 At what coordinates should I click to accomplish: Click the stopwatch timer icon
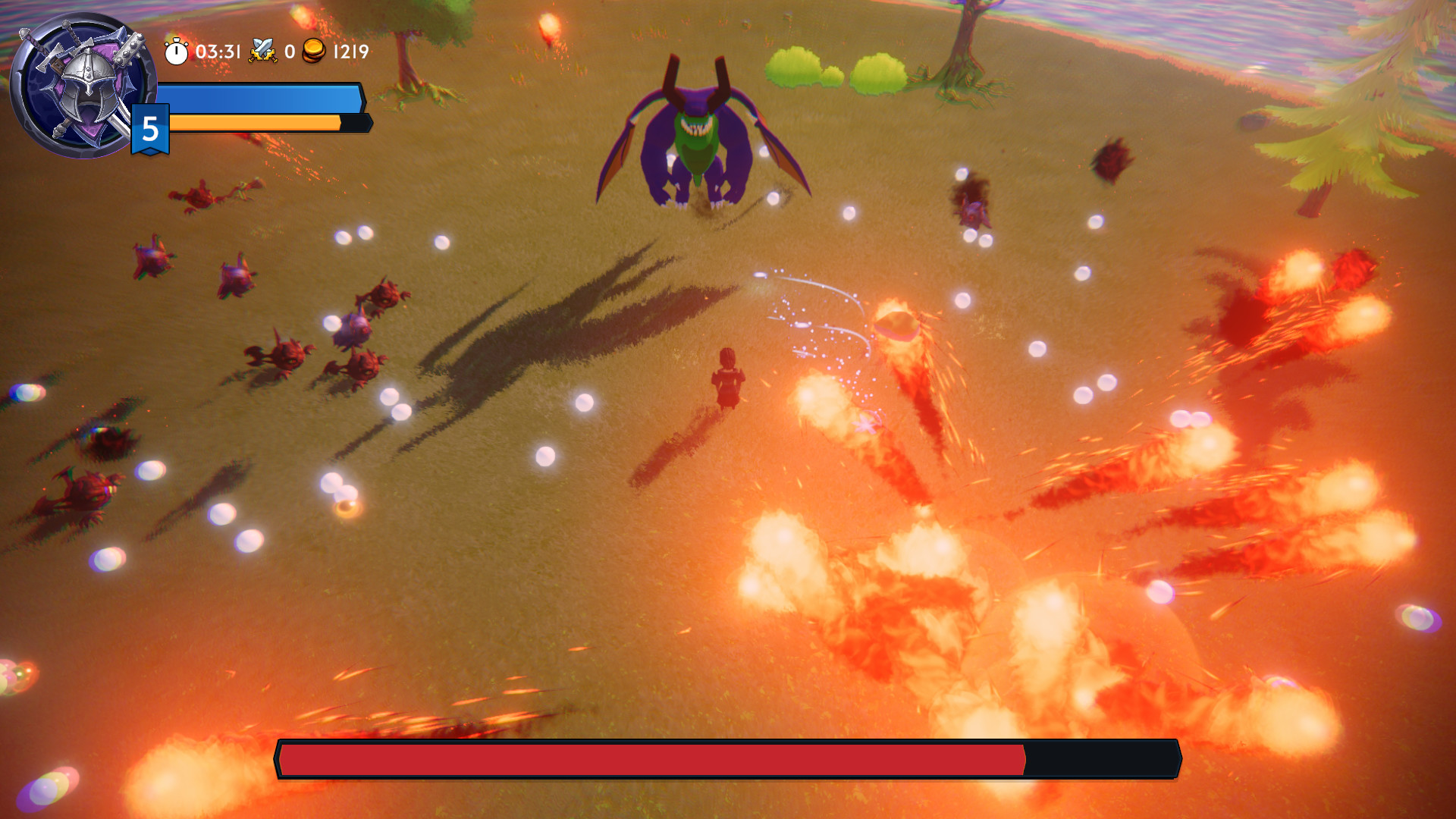click(x=175, y=53)
